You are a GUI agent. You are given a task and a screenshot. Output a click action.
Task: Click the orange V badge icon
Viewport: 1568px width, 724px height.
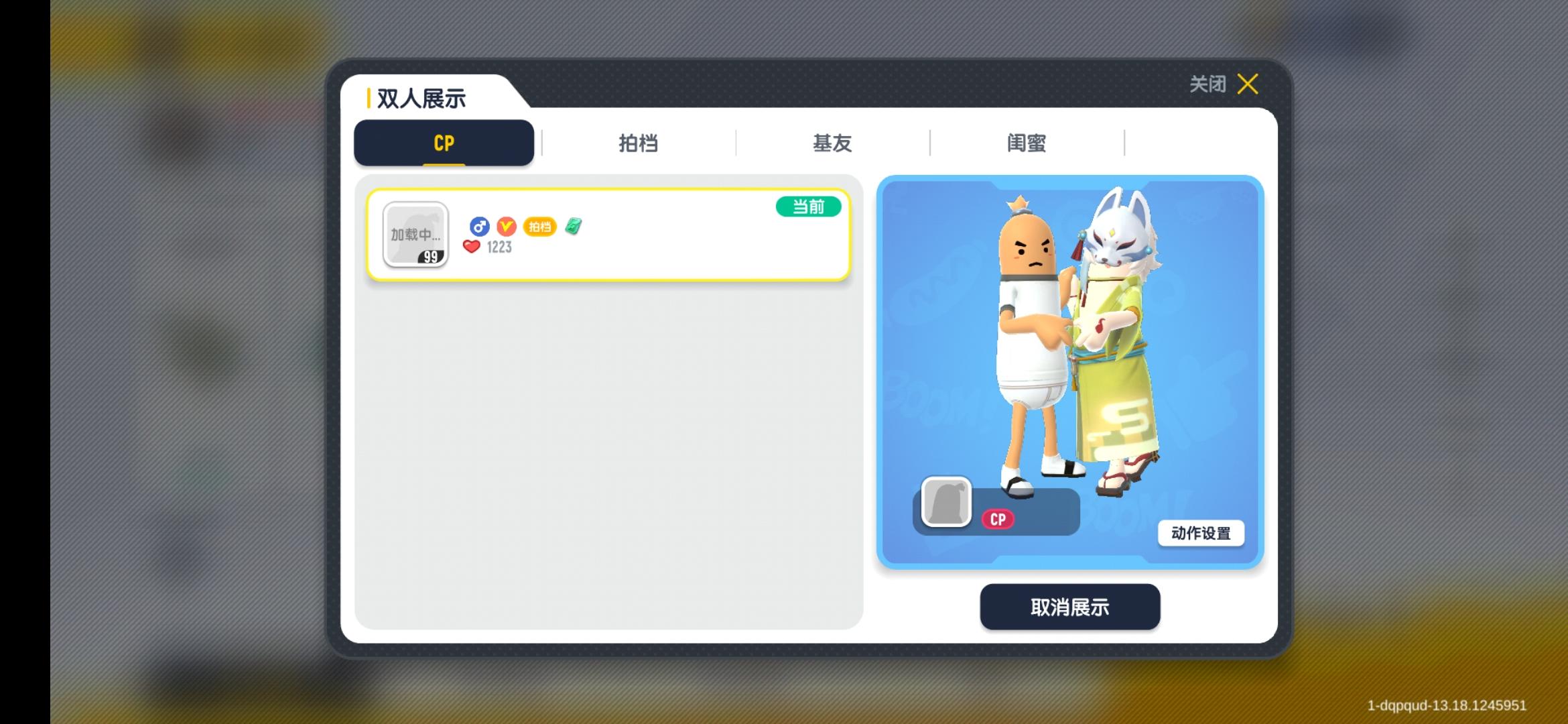[x=507, y=226]
